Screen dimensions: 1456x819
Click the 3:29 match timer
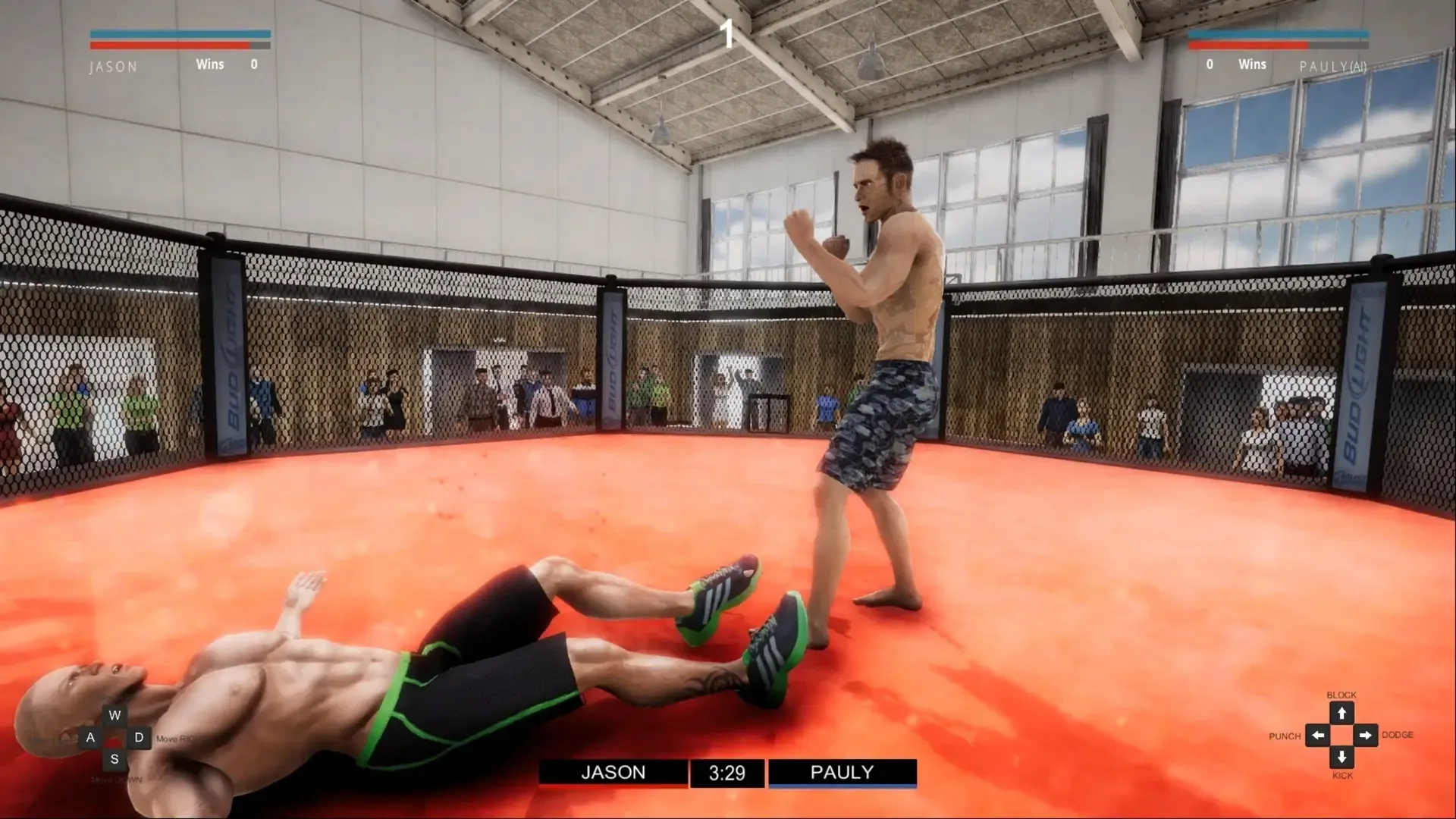[x=727, y=773]
